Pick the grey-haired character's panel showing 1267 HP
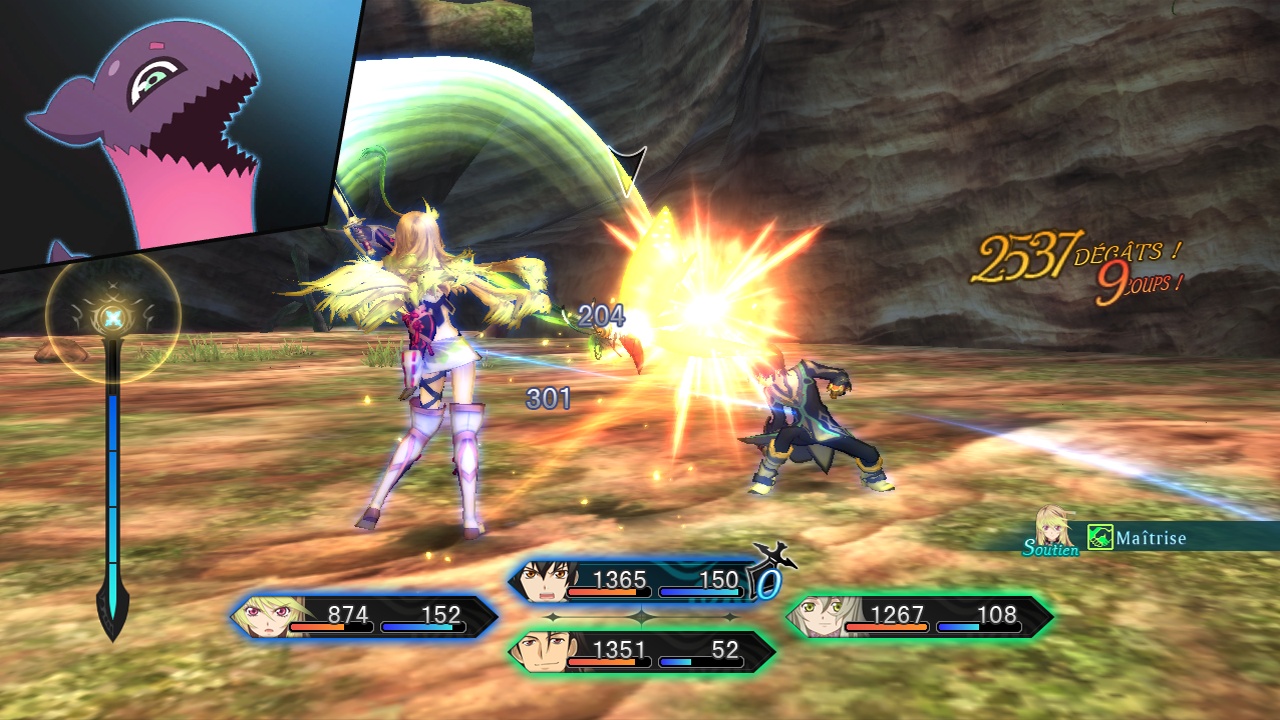 point(918,617)
